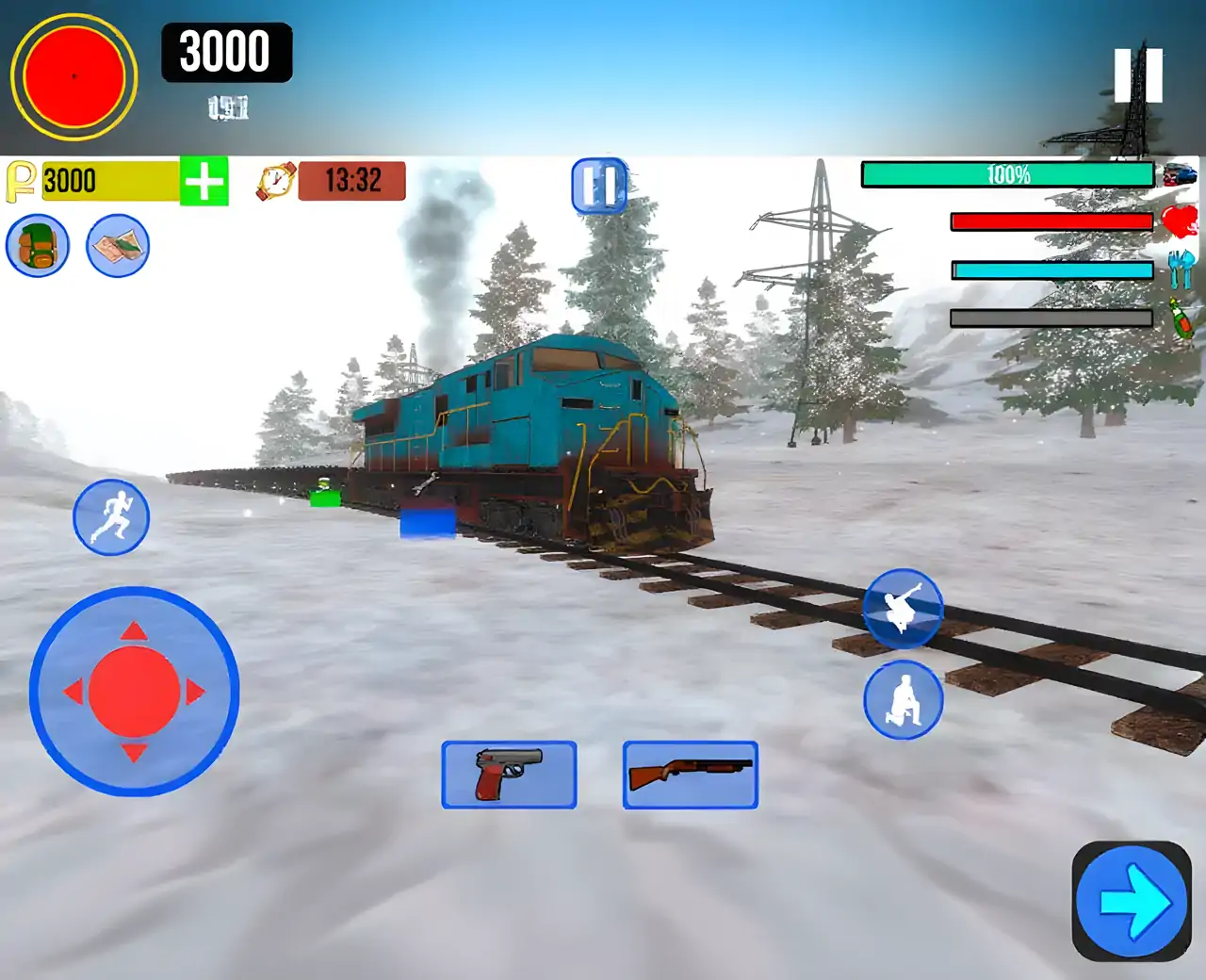1206x980 pixels.
Task: Show the map
Action: (118, 246)
